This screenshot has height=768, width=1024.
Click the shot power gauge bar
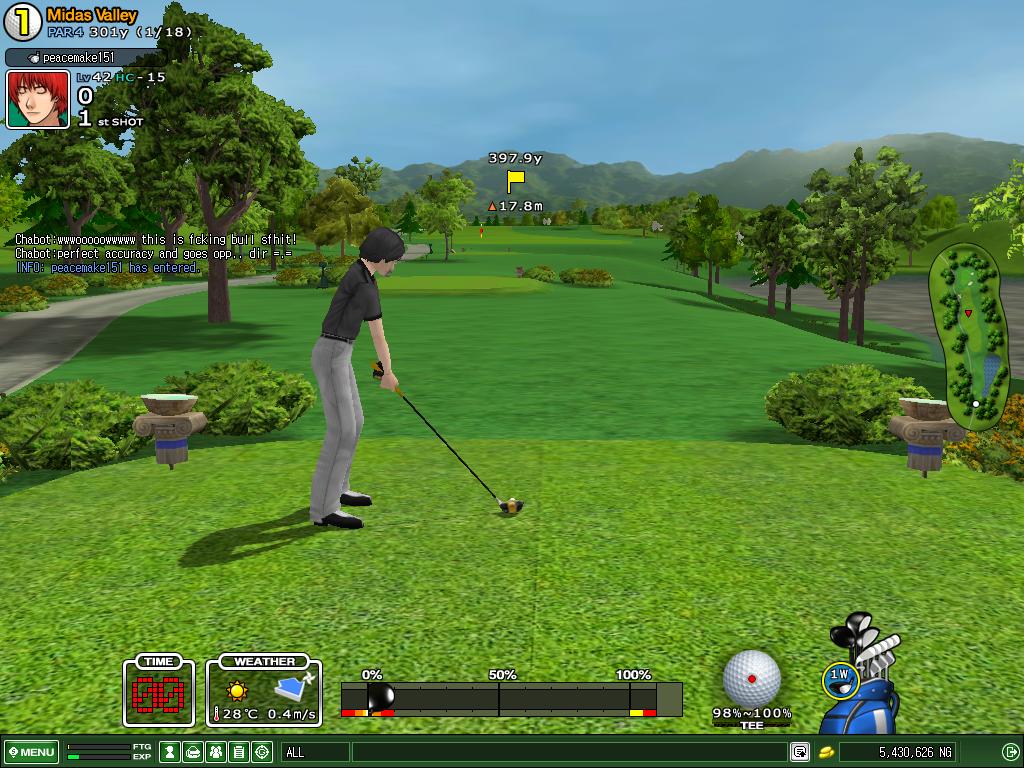[511, 699]
